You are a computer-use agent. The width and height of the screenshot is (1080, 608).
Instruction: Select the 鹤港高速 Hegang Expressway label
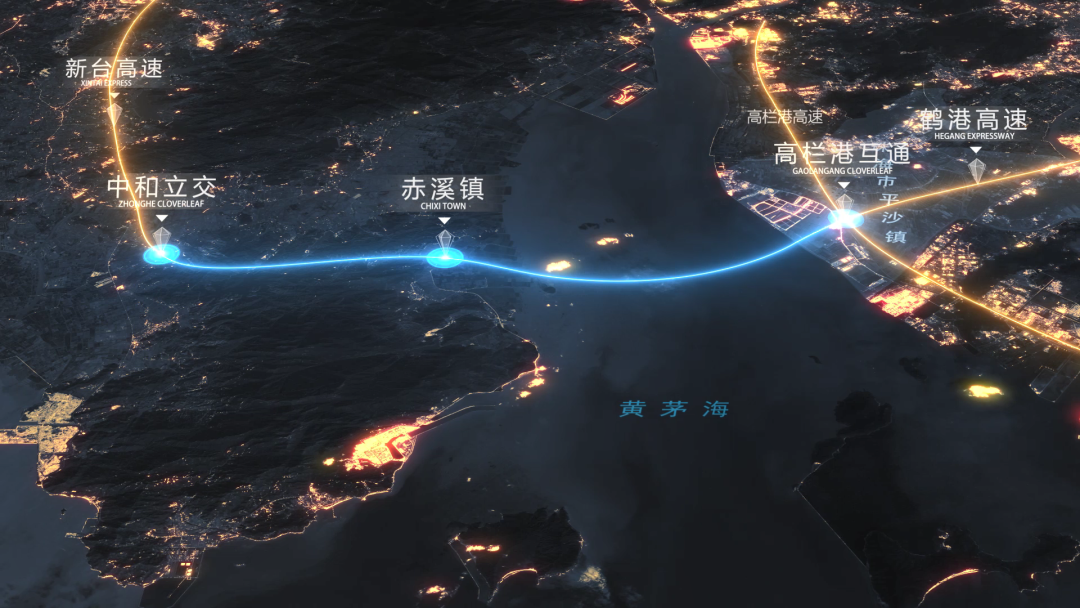click(974, 122)
